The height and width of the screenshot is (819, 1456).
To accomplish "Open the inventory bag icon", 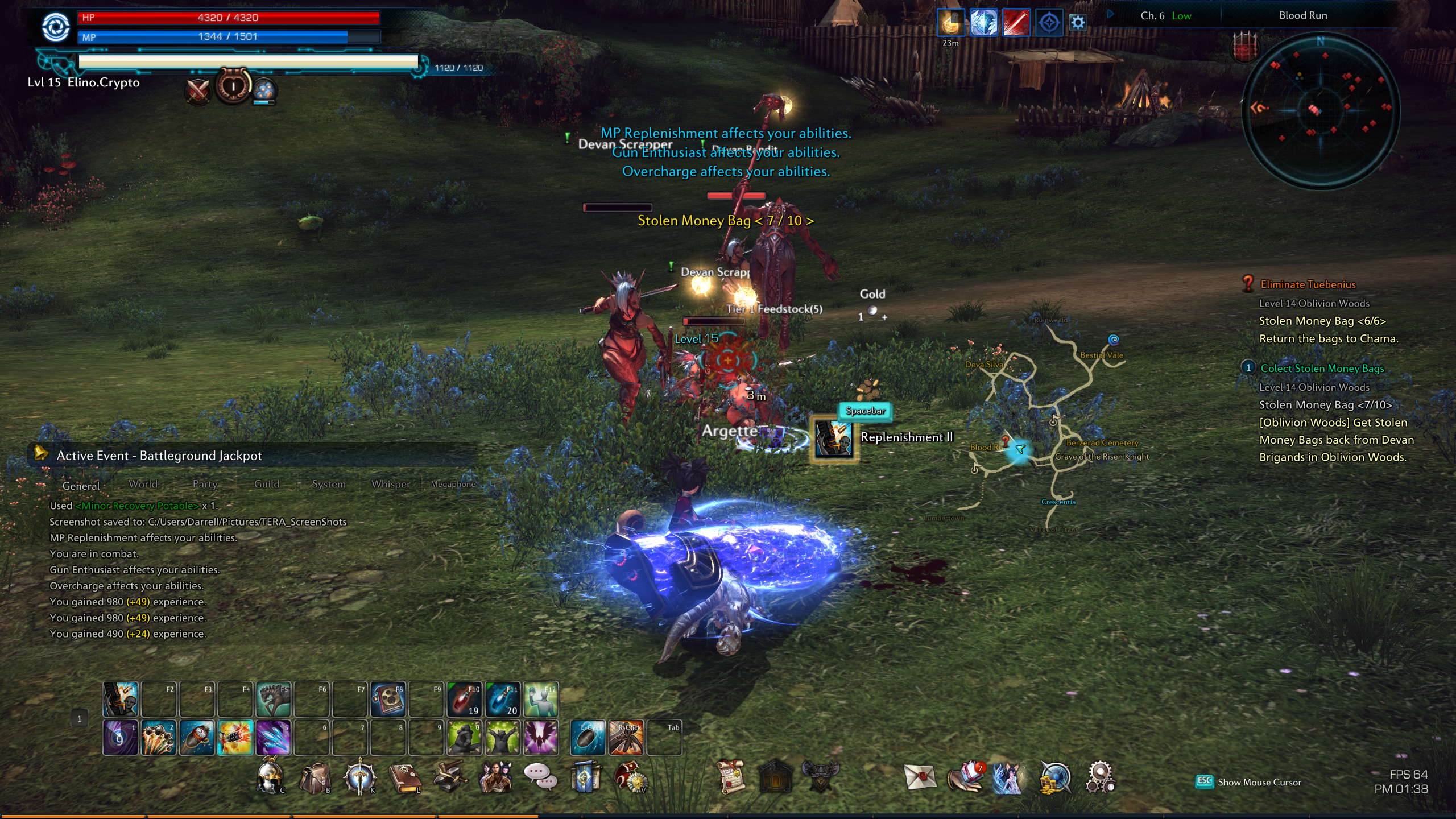I will point(315,778).
